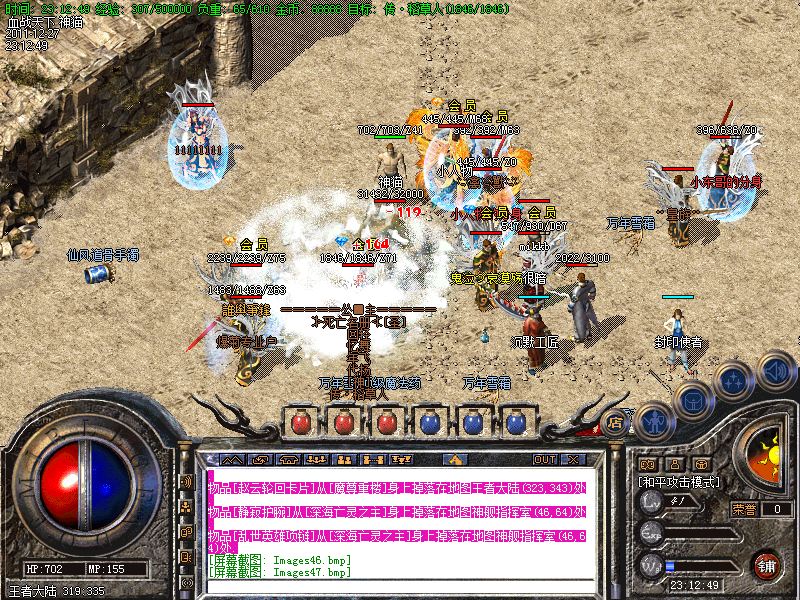Toggle the sound speaker button

pyautogui.click(x=775, y=370)
